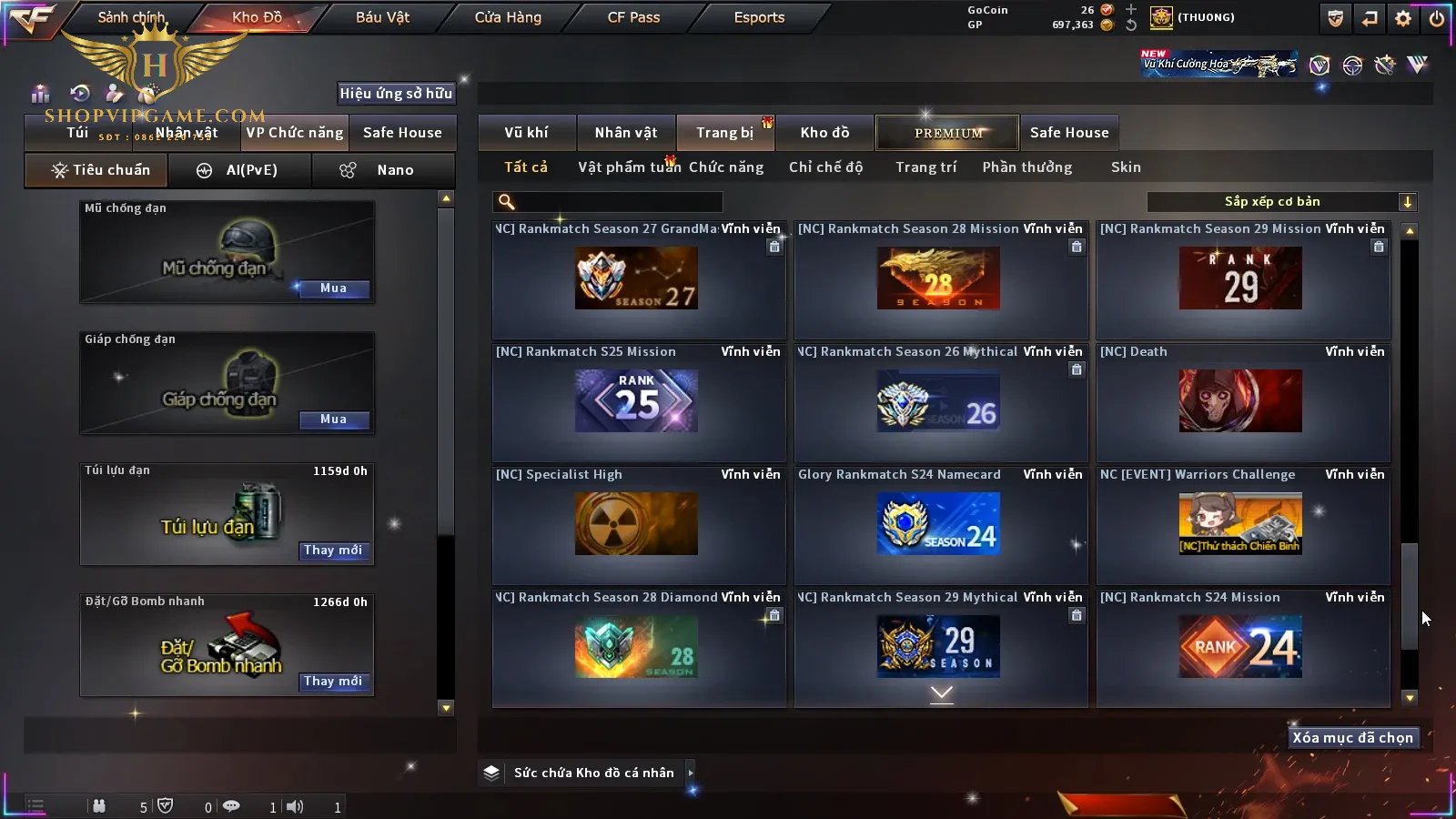Go to the Báu Vật menu
This screenshot has height=819, width=1456.
point(382,17)
